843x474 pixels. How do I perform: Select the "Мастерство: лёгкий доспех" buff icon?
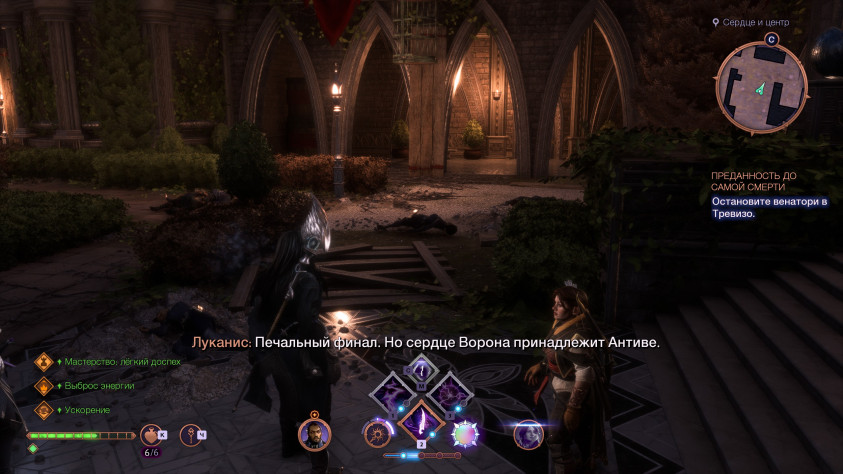pos(44,362)
